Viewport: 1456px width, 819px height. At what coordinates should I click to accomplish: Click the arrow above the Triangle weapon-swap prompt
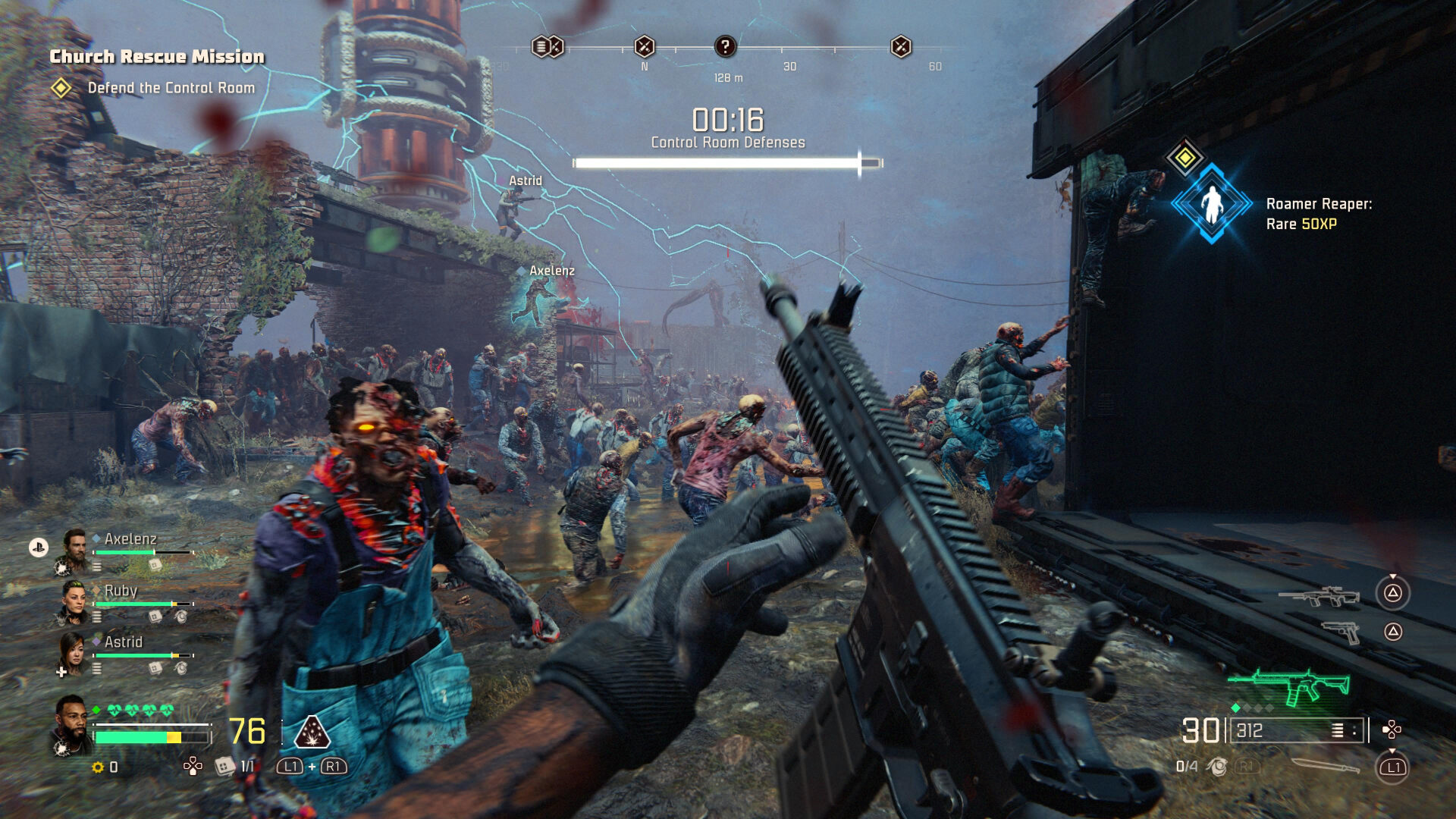coord(1392,576)
